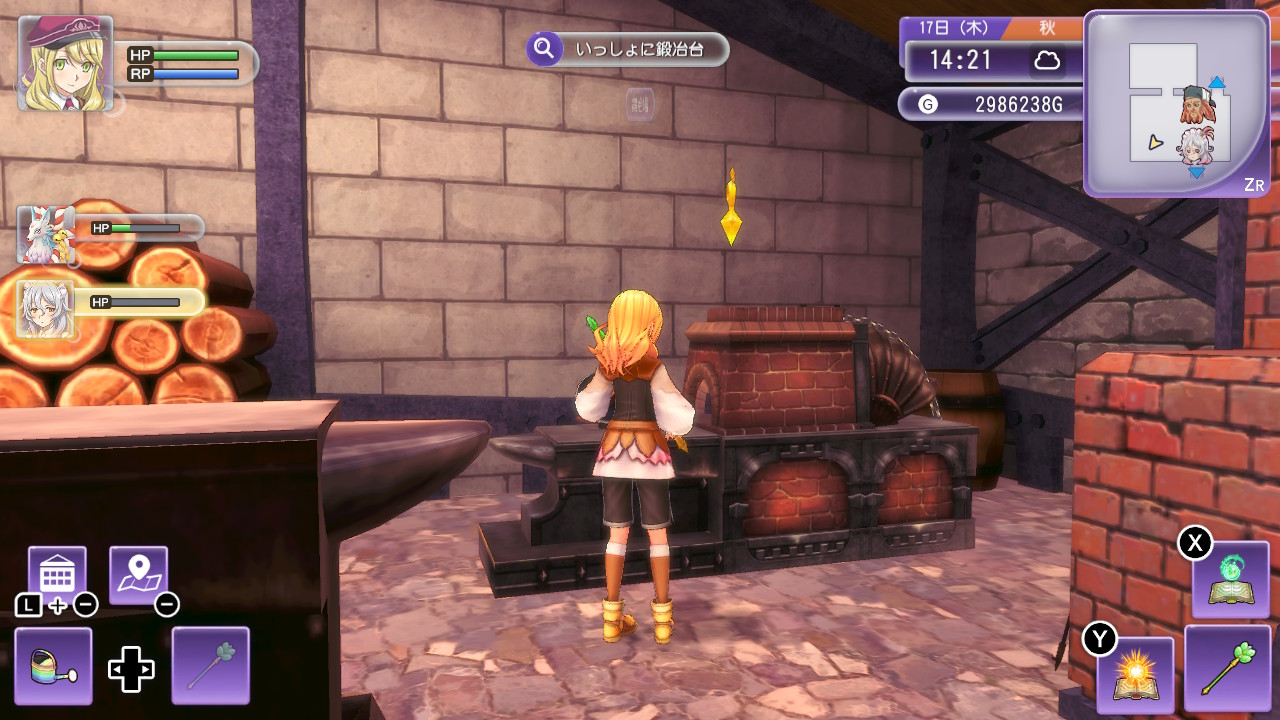This screenshot has height=720, width=1280.
Task: Click the bearded character marker on minimap
Action: (1193, 103)
